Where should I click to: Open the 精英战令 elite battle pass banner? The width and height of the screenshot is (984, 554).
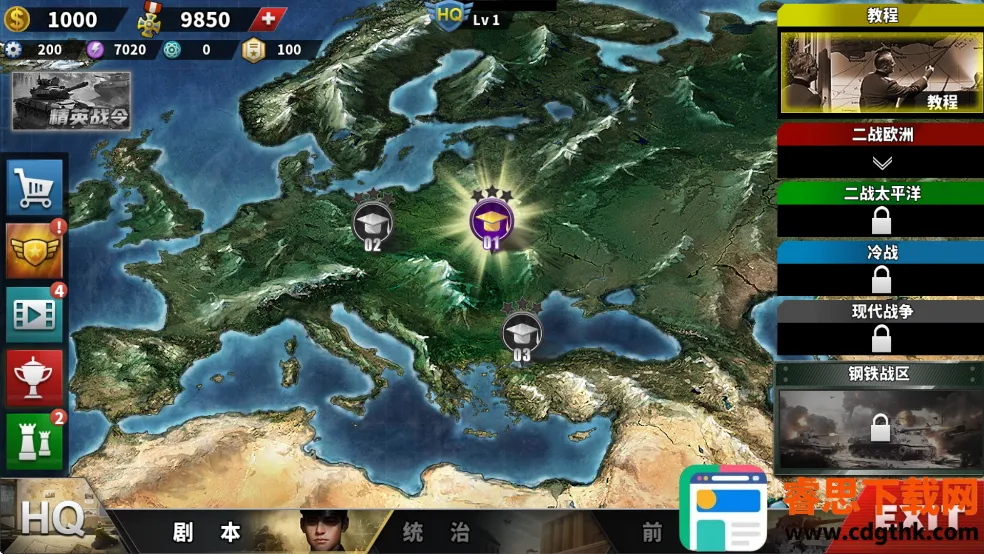pyautogui.click(x=71, y=101)
